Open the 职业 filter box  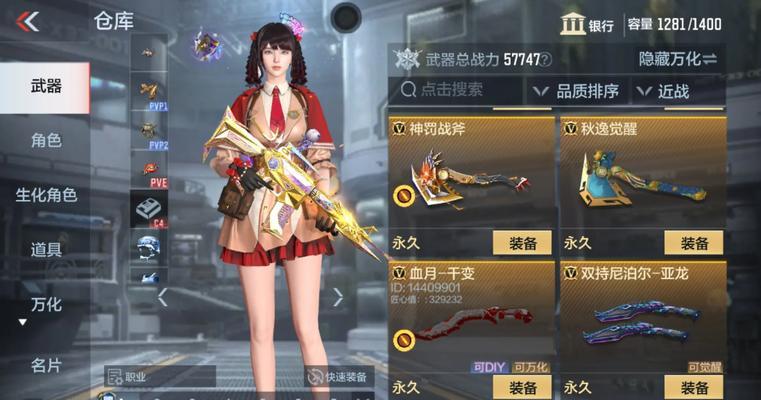click(160, 377)
